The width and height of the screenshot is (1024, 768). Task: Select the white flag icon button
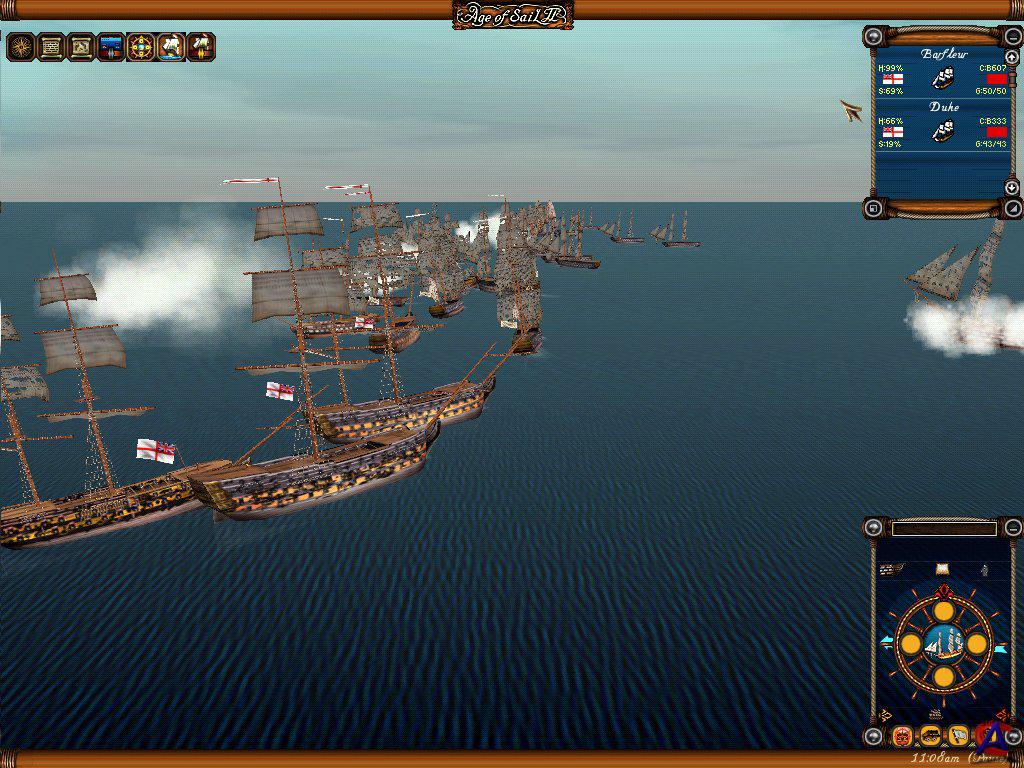[x=958, y=737]
